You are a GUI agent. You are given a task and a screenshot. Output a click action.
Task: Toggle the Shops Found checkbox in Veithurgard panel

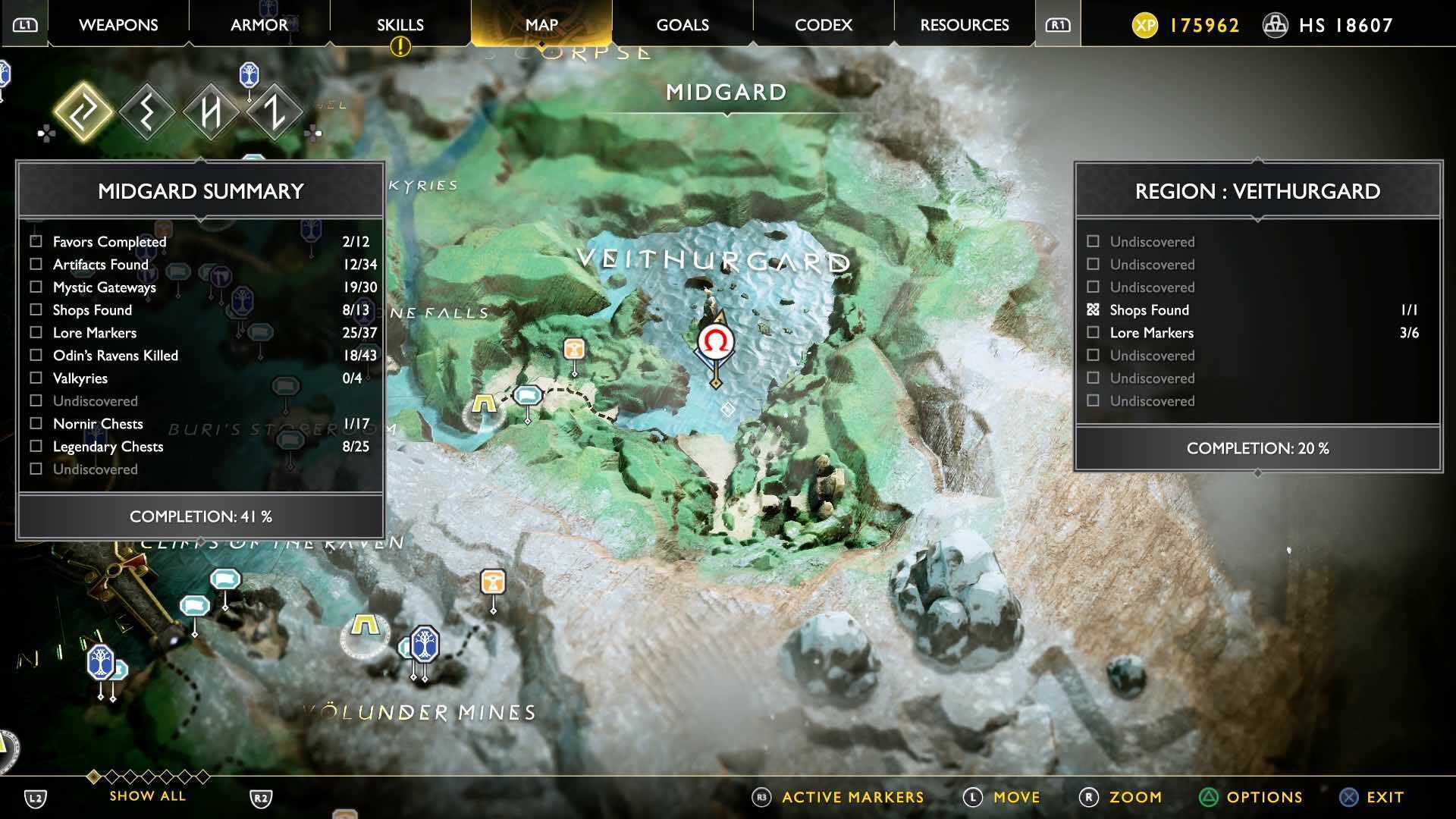coord(1093,310)
